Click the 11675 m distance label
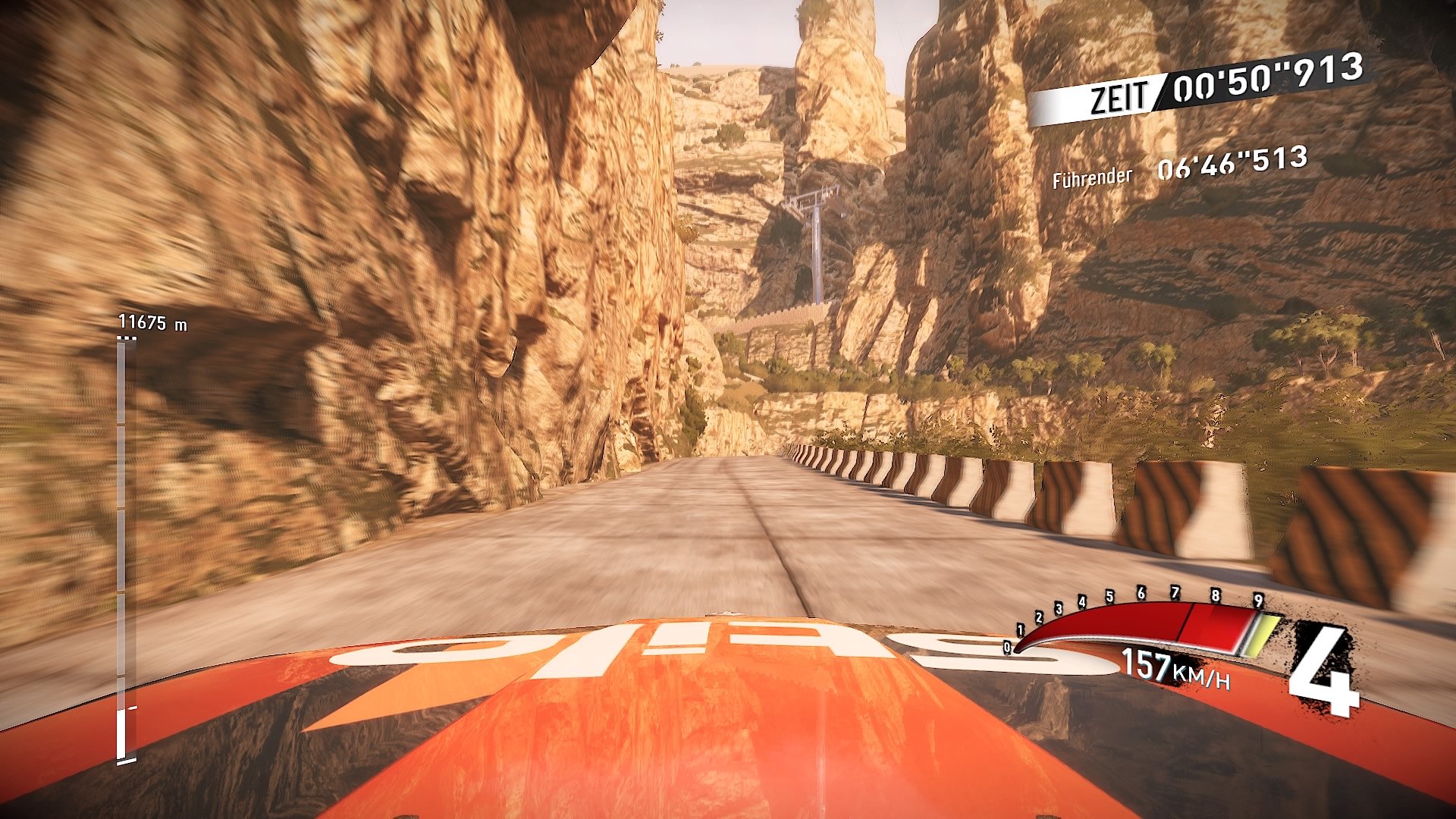The image size is (1456, 819). coord(152,321)
